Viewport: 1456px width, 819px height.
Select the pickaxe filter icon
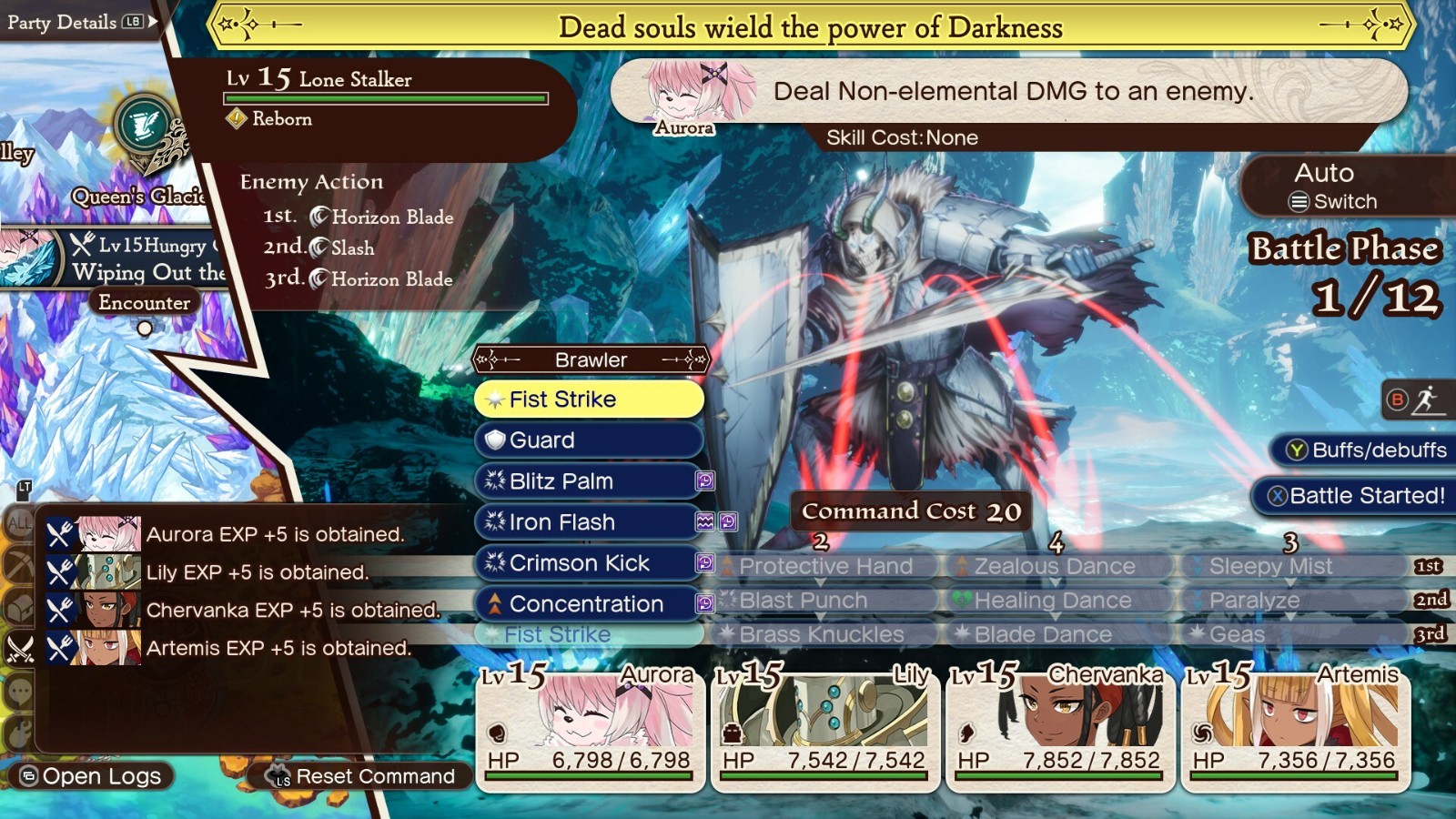coord(18,564)
